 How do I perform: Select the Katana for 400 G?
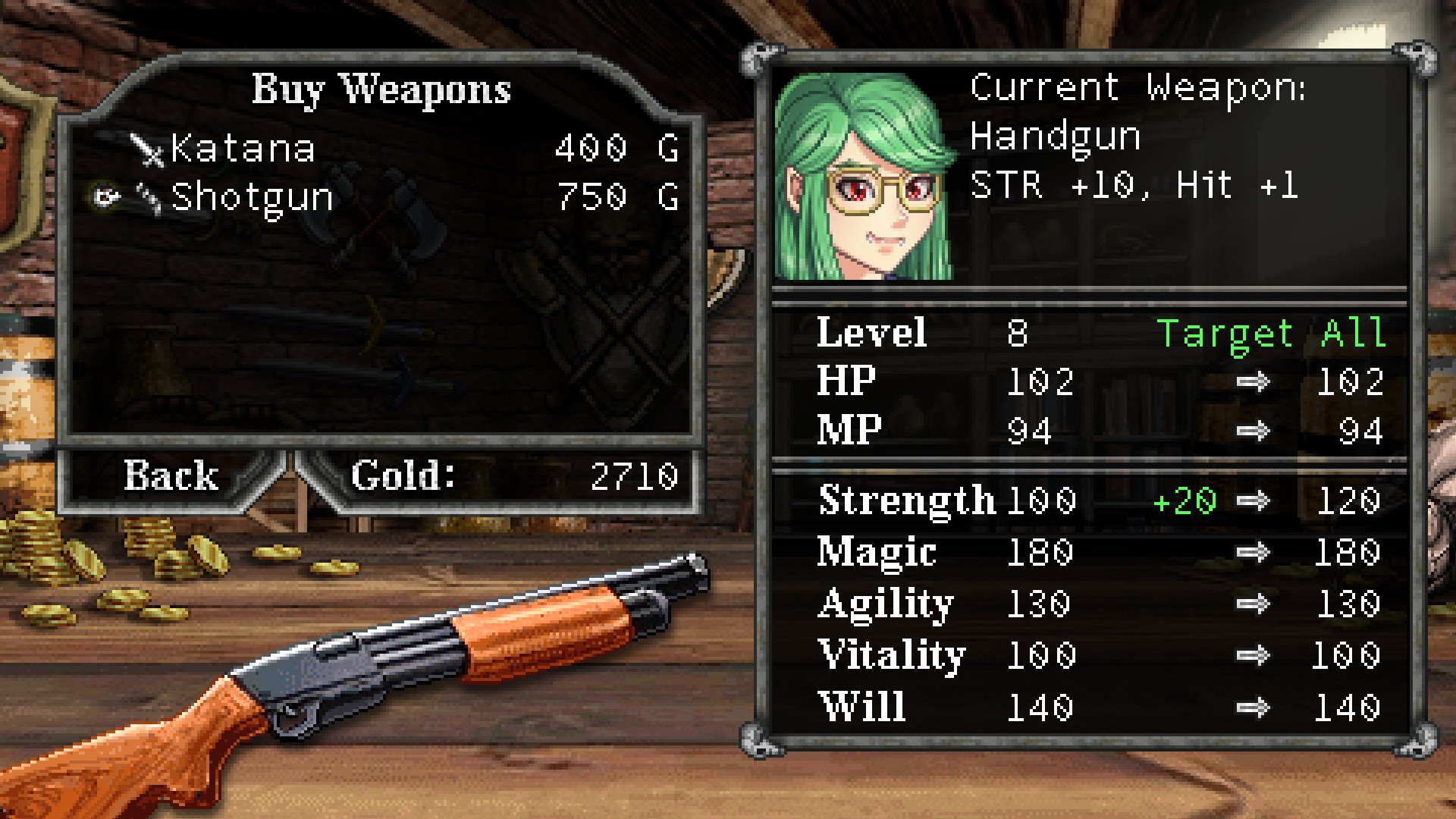[243, 148]
